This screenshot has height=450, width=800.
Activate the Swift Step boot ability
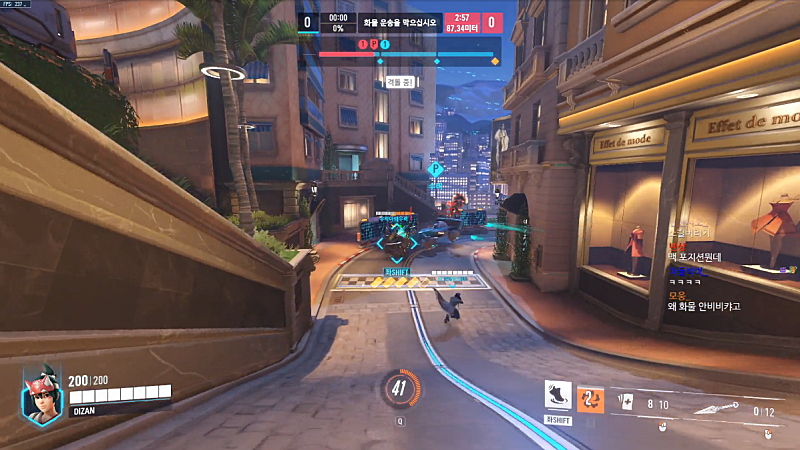point(558,395)
